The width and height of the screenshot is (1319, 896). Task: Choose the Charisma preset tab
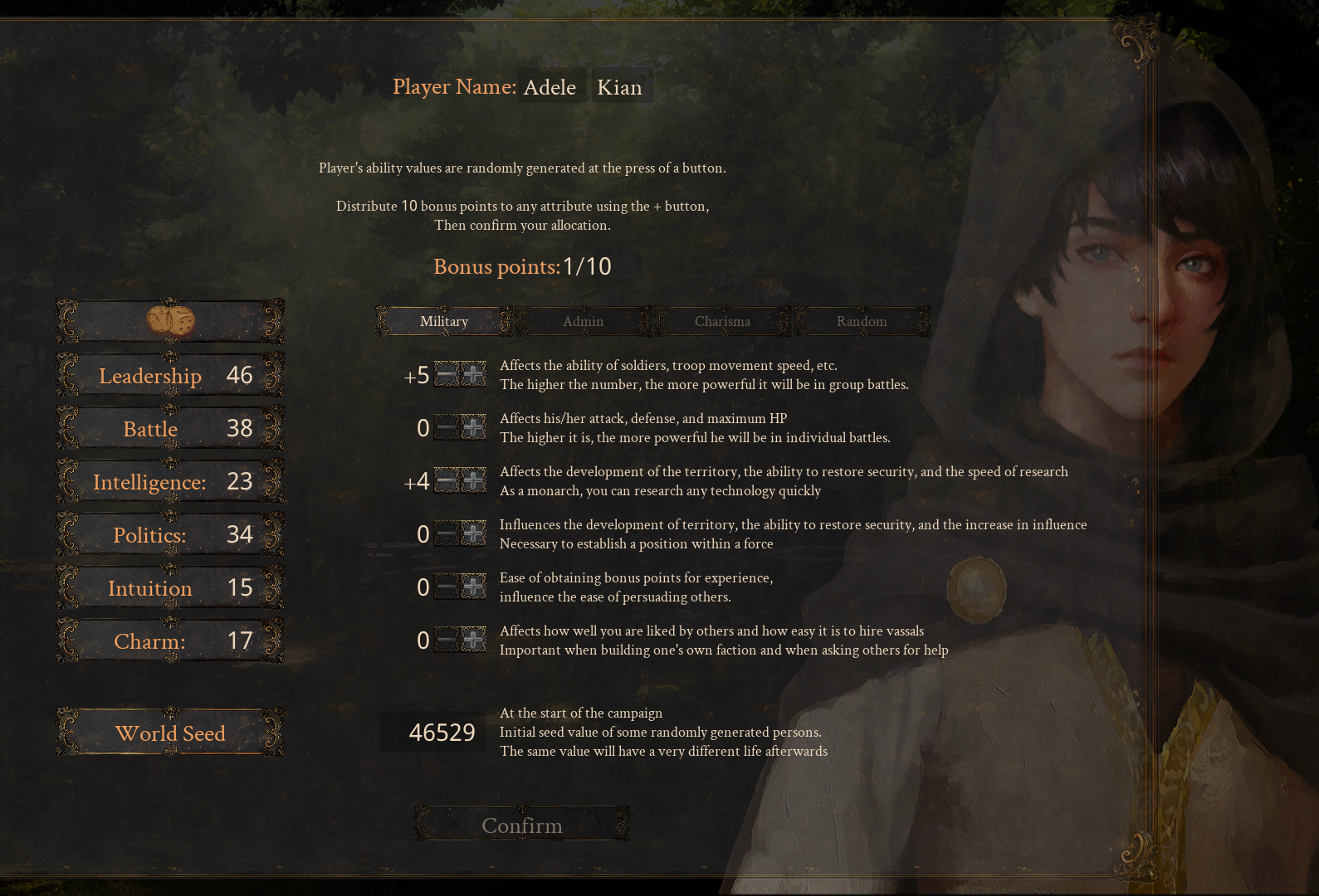click(x=722, y=322)
